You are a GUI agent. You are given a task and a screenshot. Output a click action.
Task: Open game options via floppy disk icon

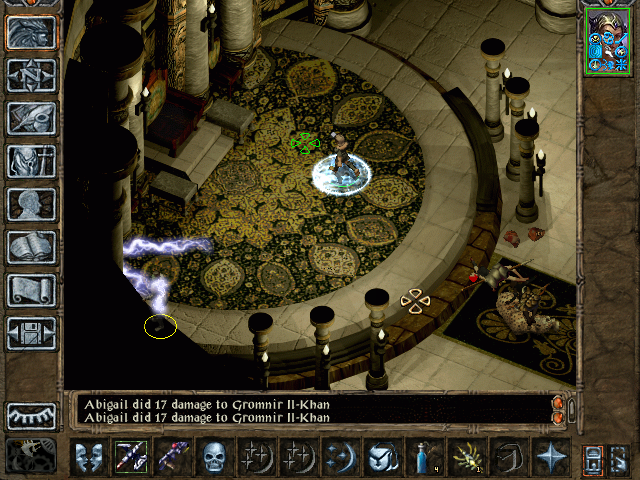(x=31, y=333)
